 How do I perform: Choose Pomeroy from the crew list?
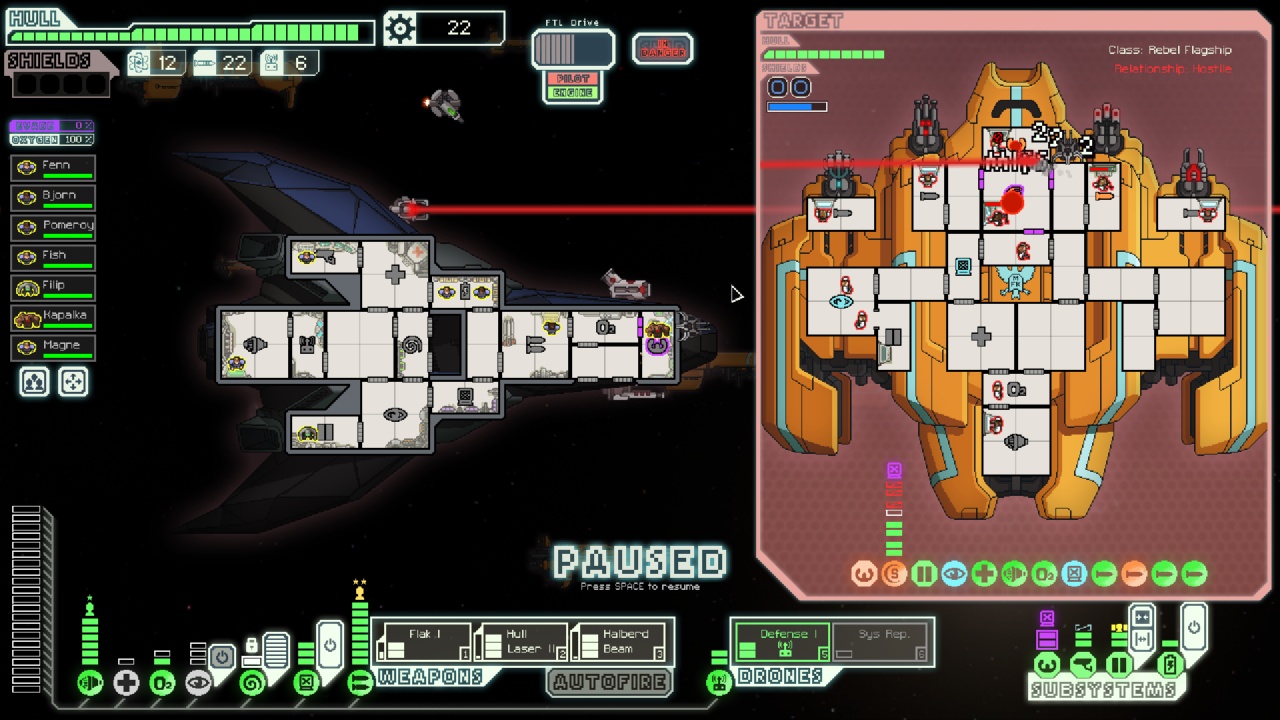point(53,227)
